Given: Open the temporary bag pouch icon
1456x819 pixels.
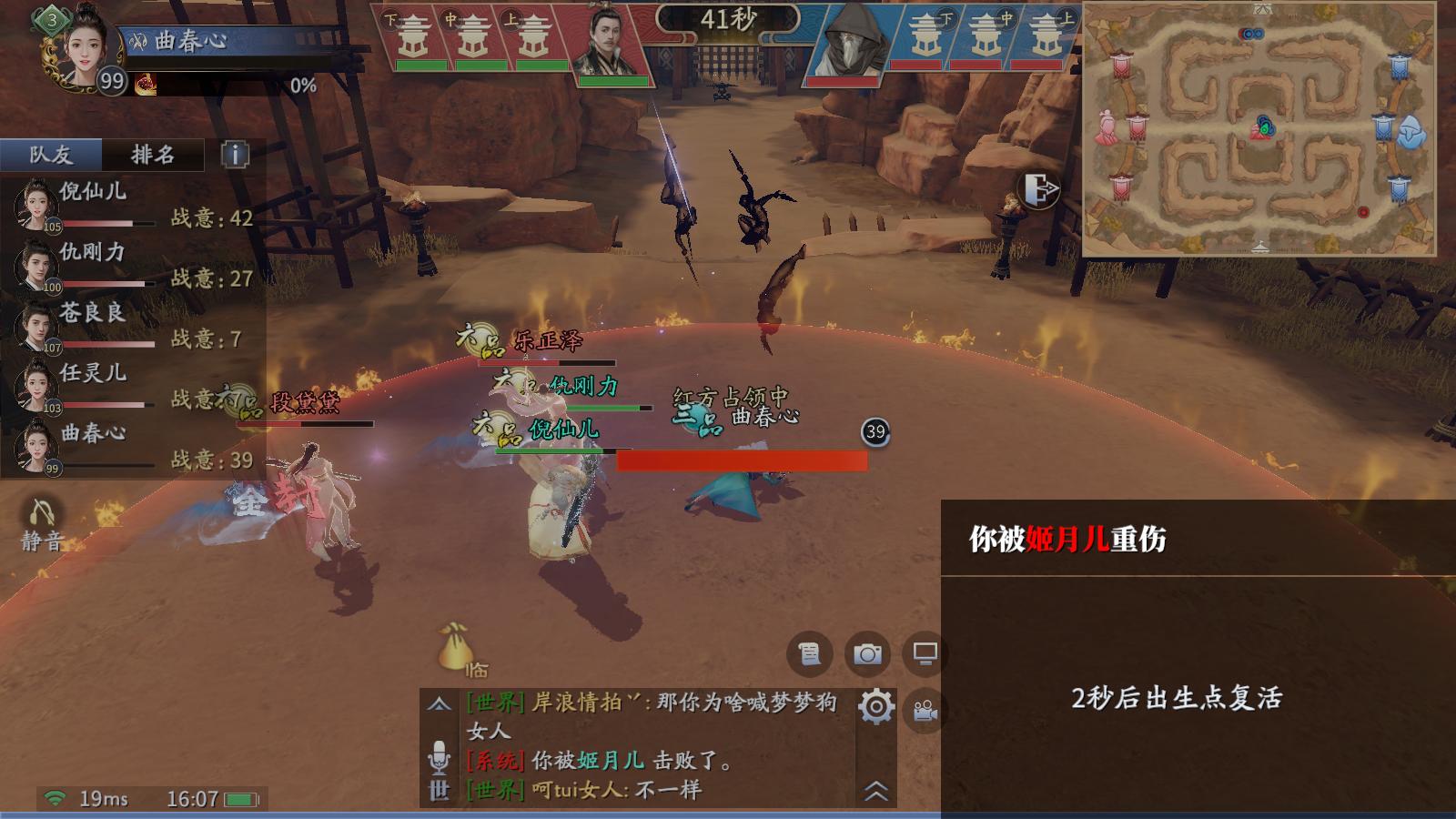Looking at the screenshot, I should click(x=454, y=648).
